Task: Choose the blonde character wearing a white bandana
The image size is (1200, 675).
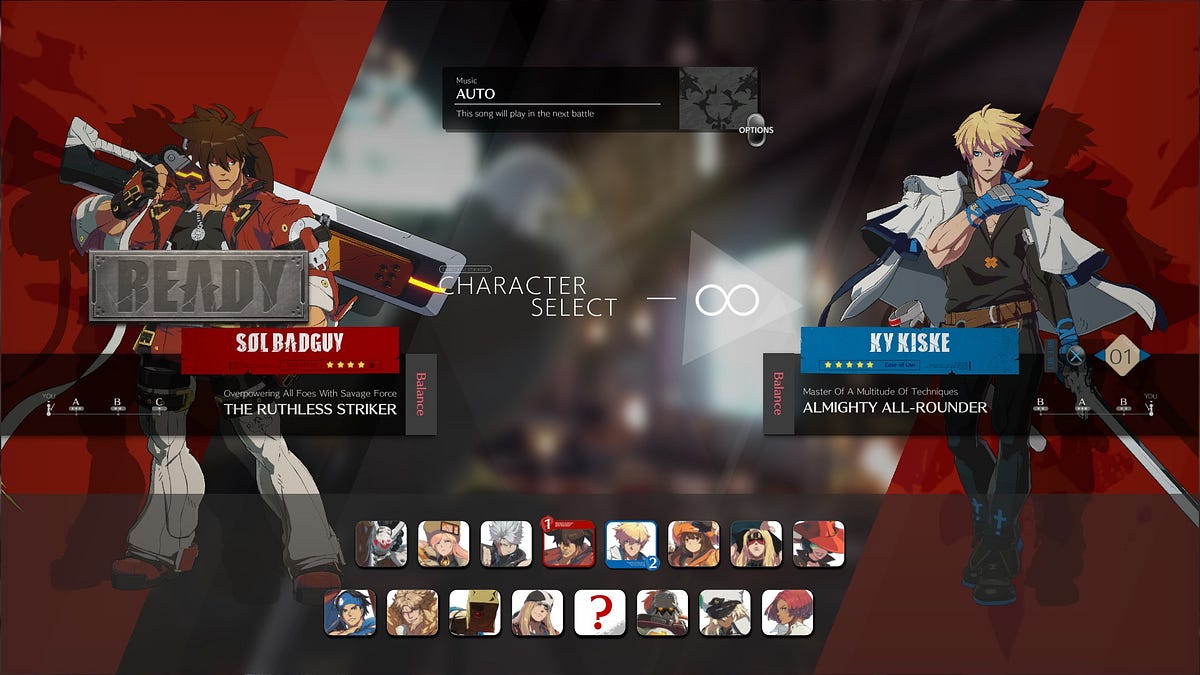Action: click(x=537, y=612)
